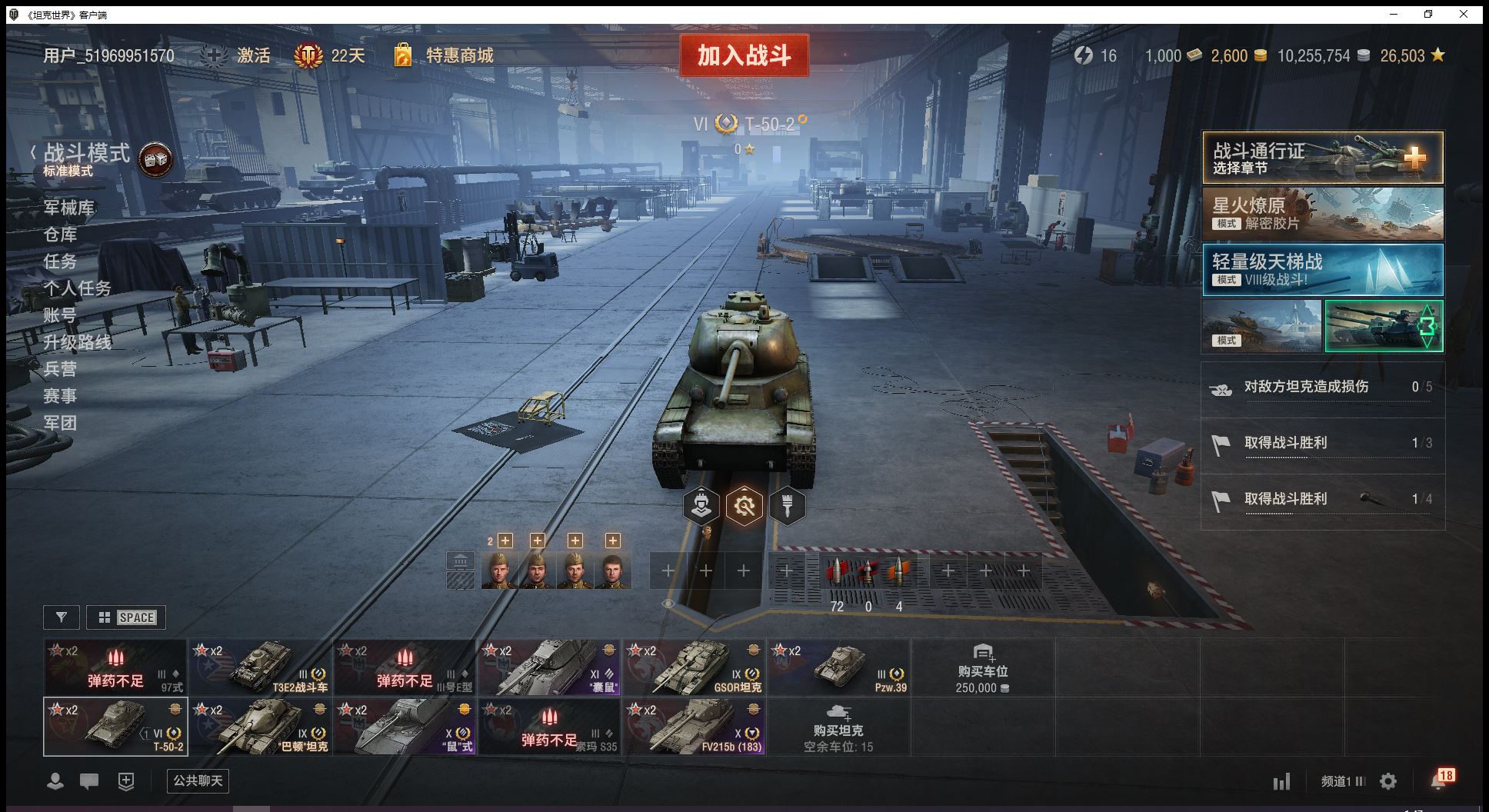Choose the FV215b (183) tank

tap(694, 727)
